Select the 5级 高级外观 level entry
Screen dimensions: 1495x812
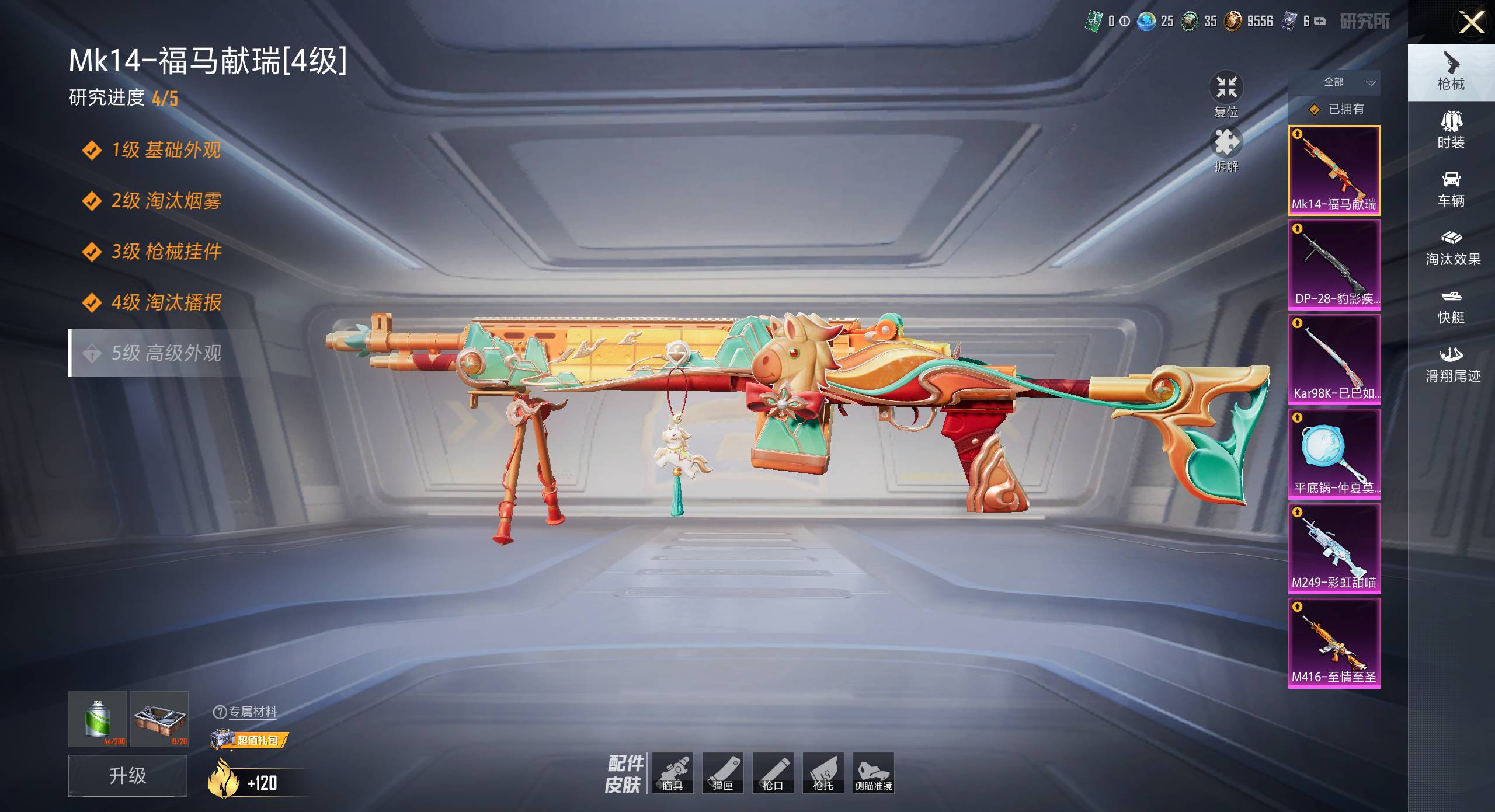pyautogui.click(x=158, y=353)
